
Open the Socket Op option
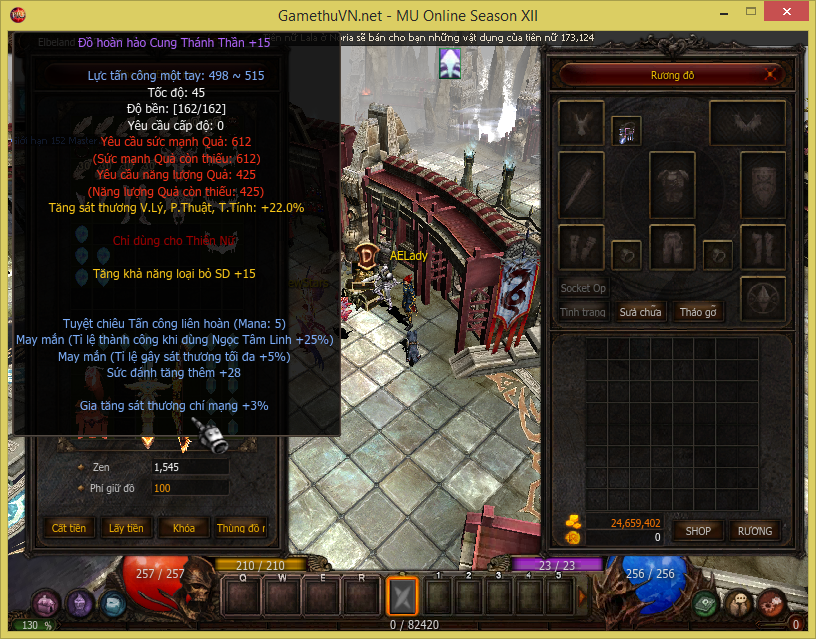pyautogui.click(x=583, y=288)
